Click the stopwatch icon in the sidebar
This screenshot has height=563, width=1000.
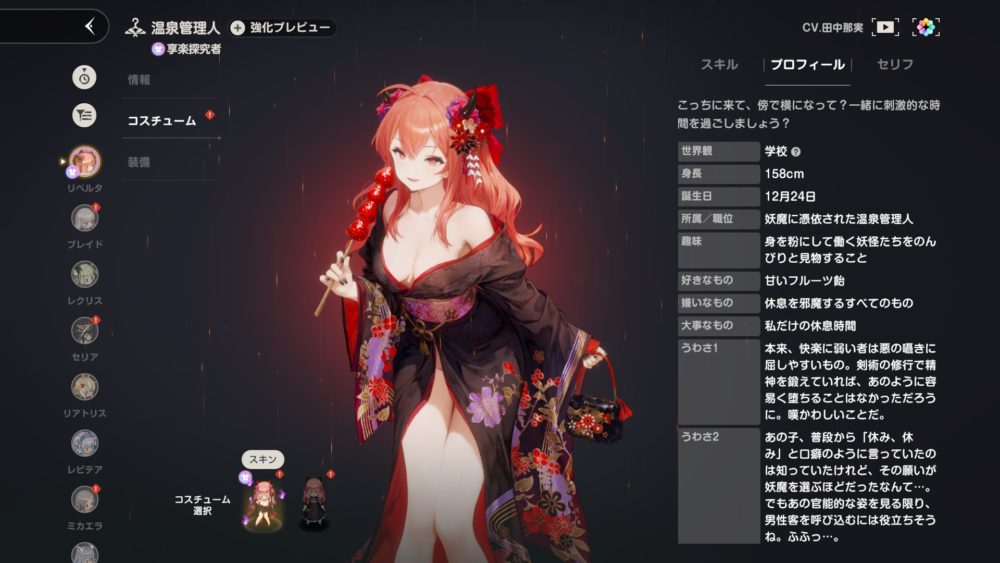(85, 76)
